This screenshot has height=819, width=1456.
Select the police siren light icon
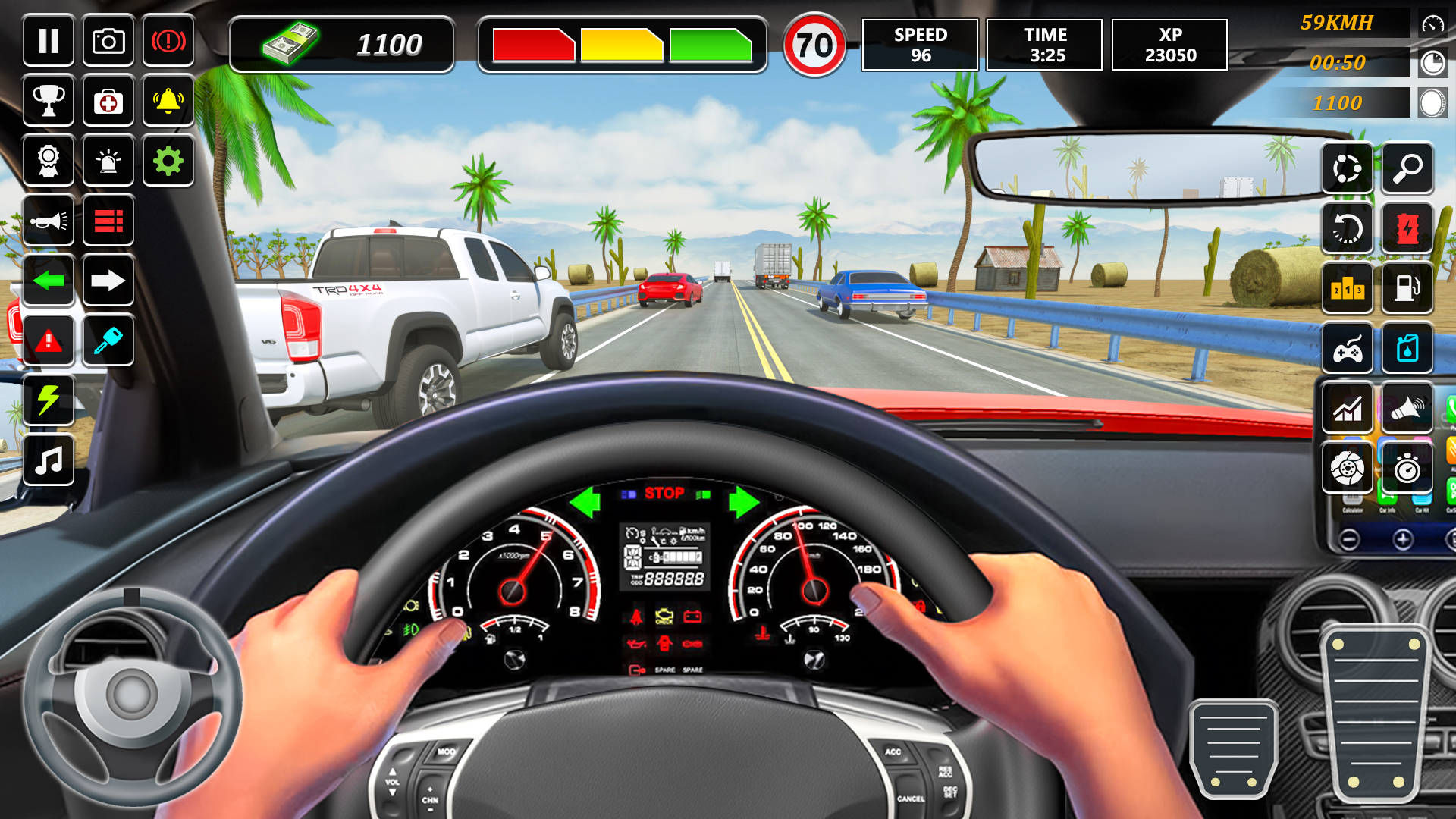click(108, 161)
